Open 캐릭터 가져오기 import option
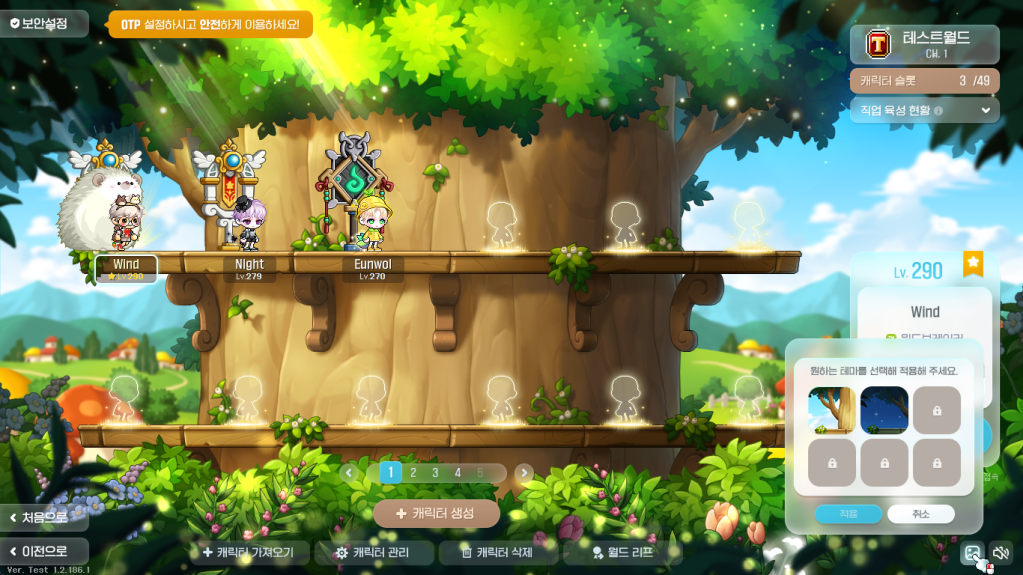The image size is (1023, 575). click(248, 552)
